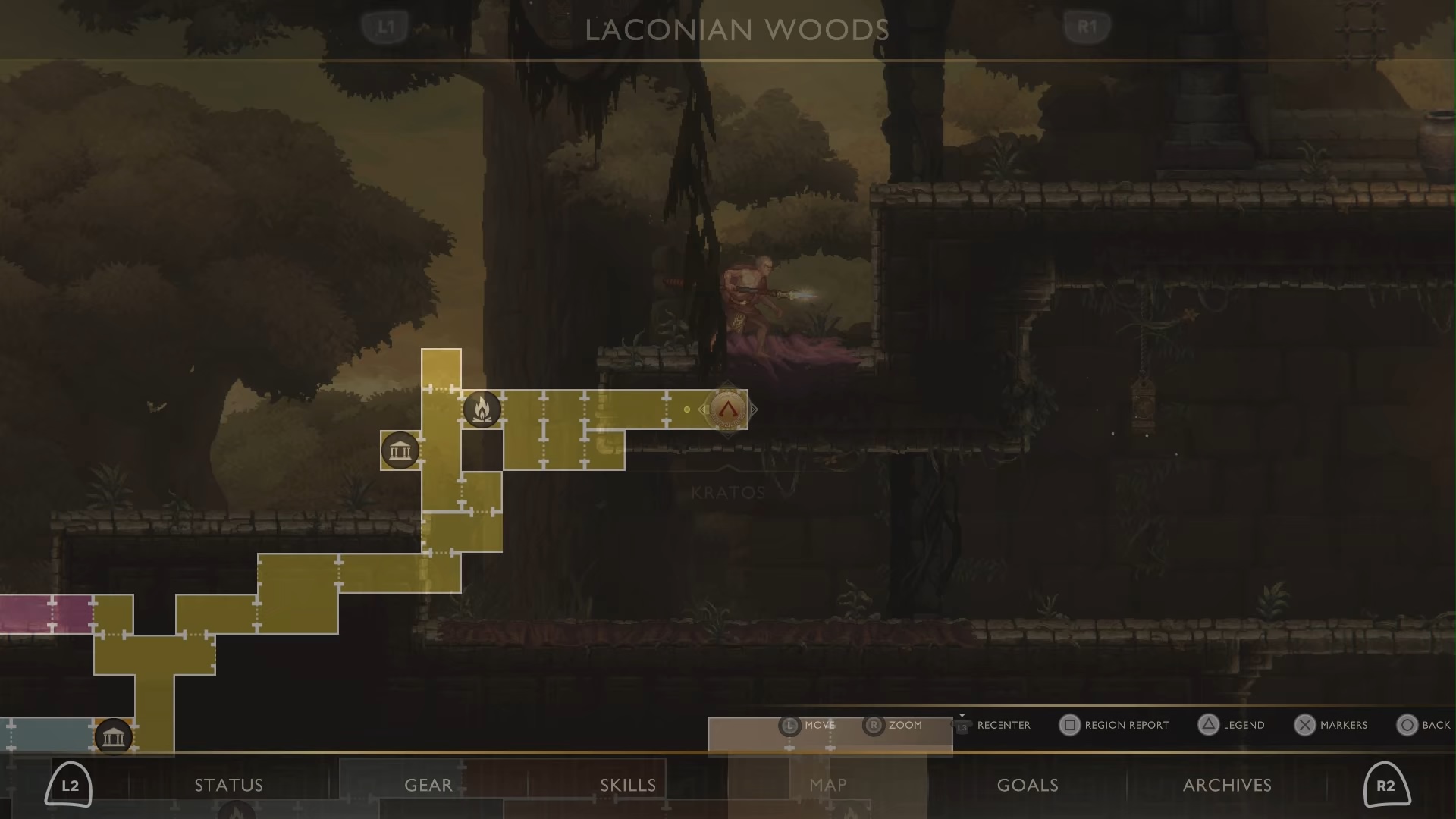
Task: Select the campfire marker on the map
Action: coord(482,409)
